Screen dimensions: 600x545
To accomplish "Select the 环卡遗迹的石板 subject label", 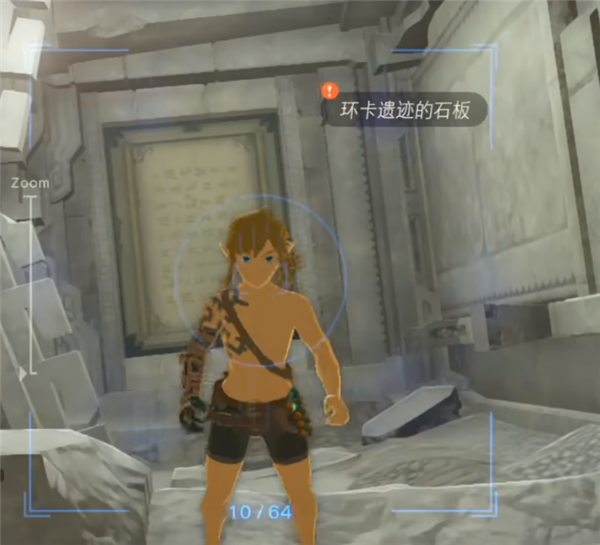I will pos(409,109).
